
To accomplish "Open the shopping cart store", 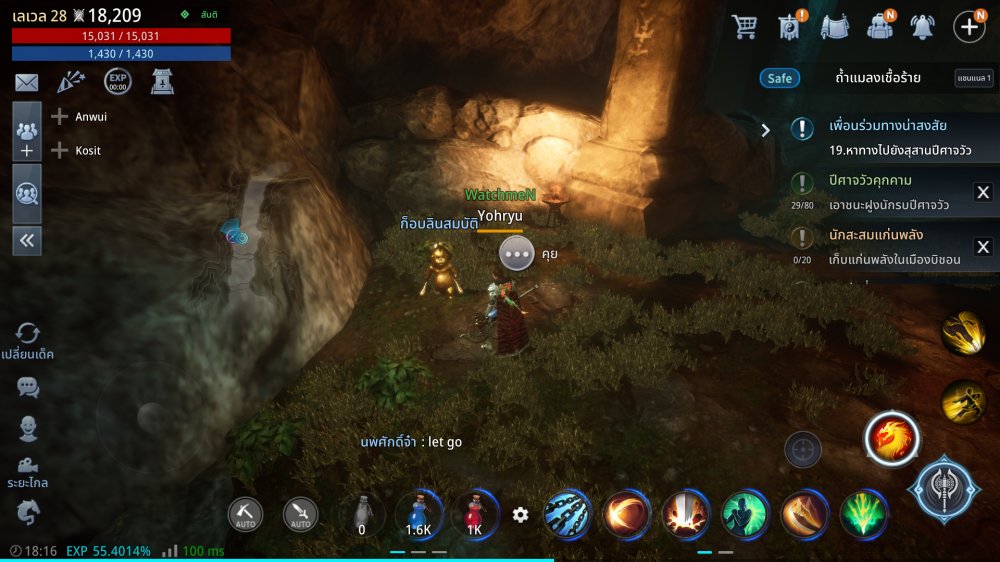I will click(x=744, y=27).
